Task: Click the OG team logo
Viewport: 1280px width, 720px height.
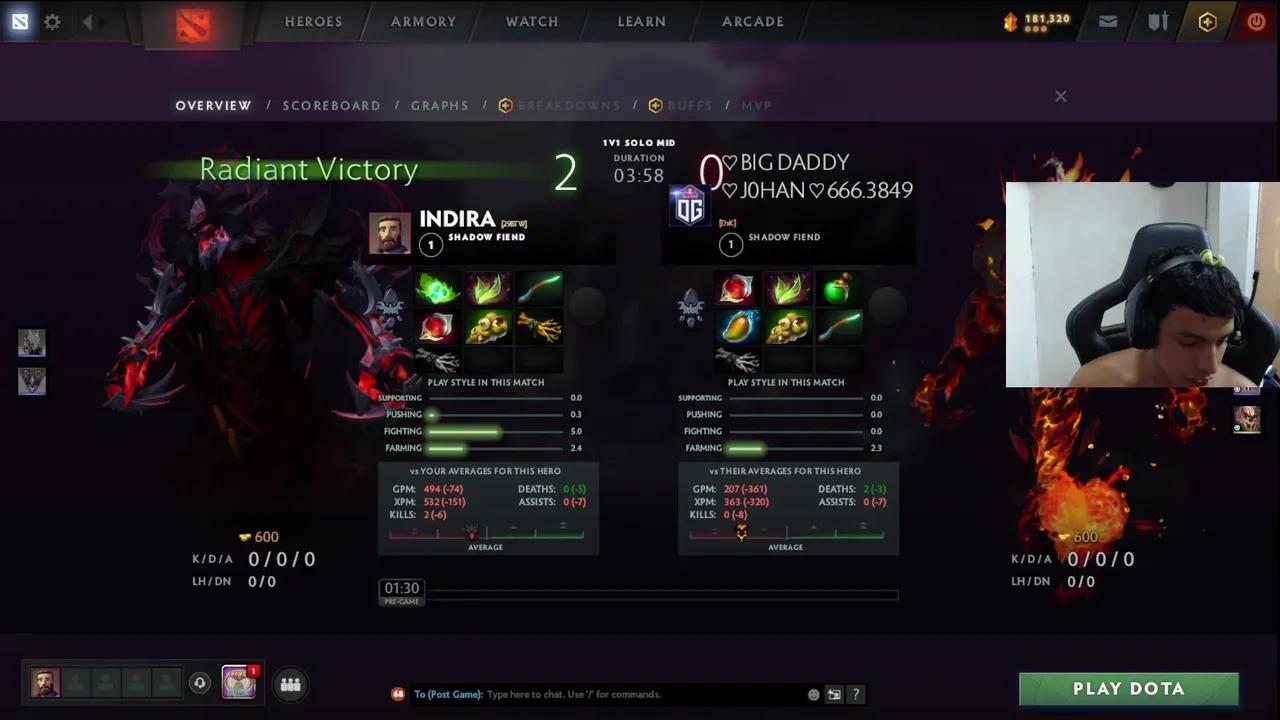Action: coord(689,205)
